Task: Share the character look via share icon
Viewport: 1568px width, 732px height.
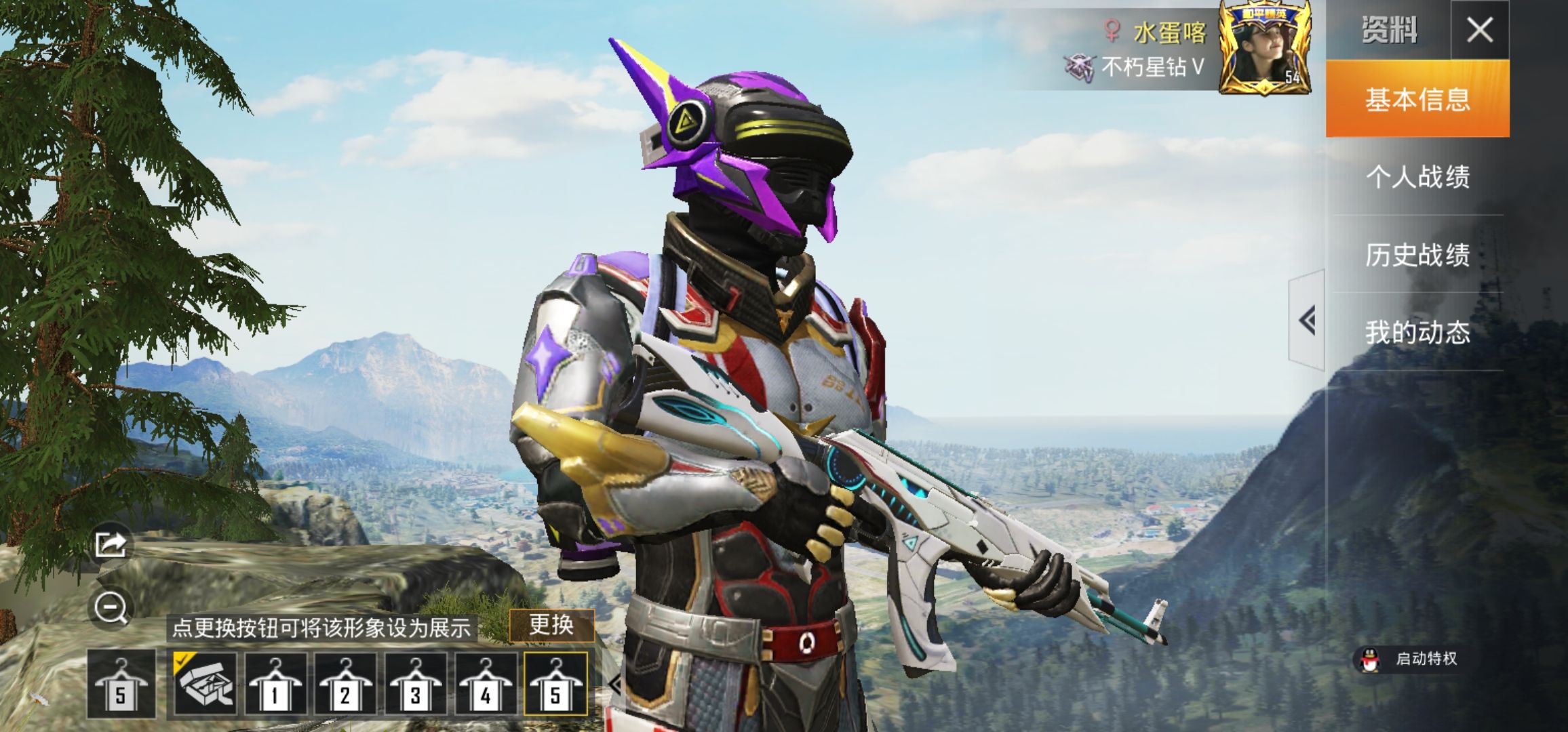Action: [111, 544]
